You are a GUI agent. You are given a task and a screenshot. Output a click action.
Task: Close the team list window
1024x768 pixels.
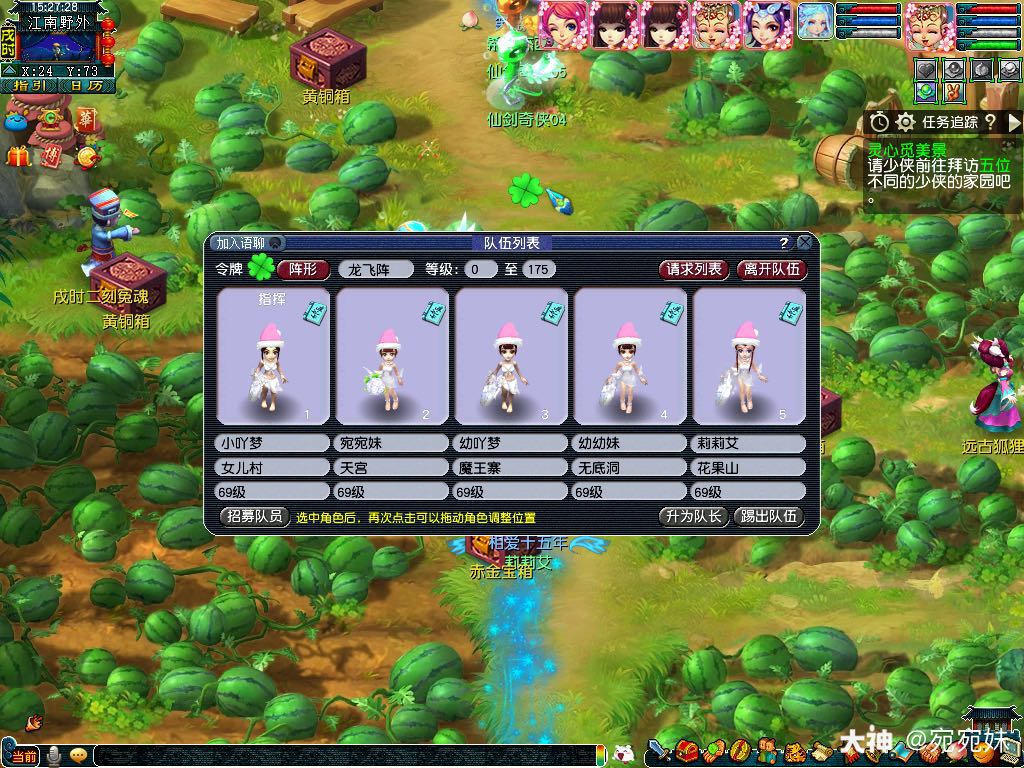[x=805, y=243]
